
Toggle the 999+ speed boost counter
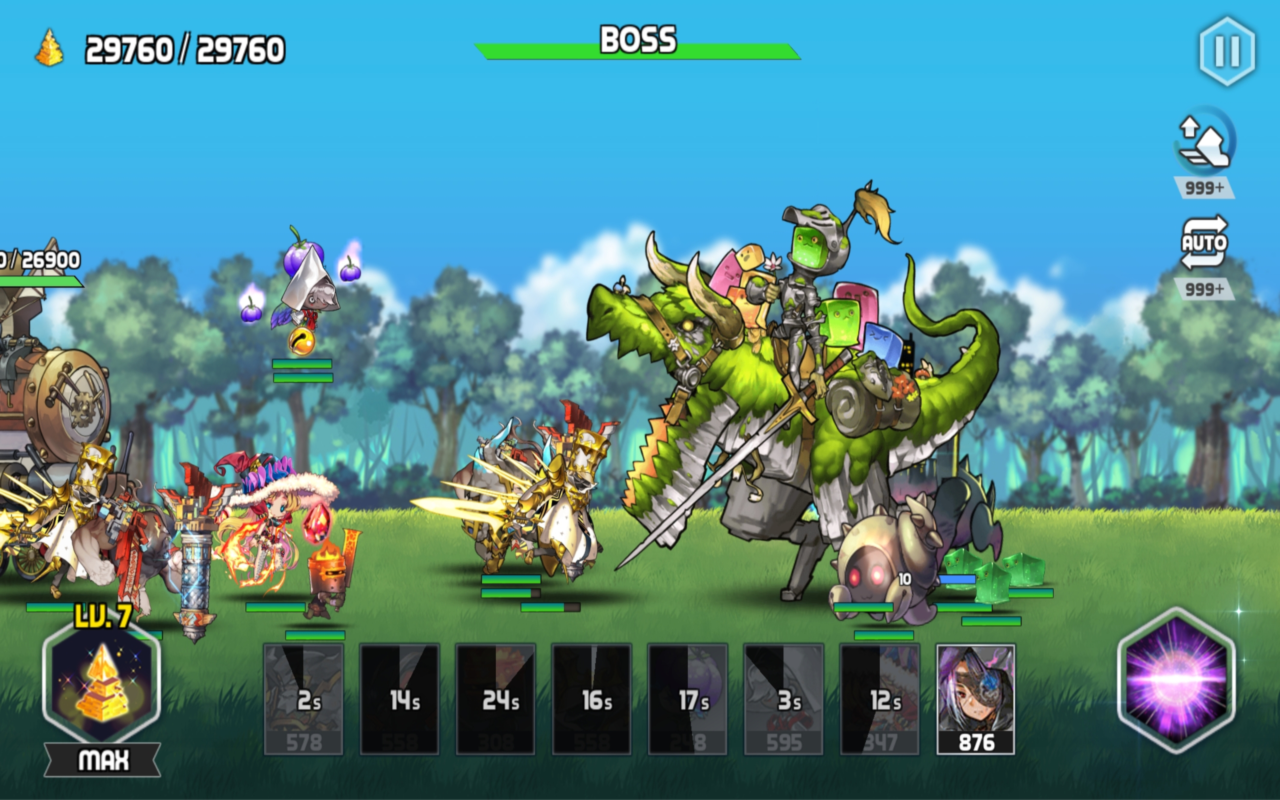pyautogui.click(x=1205, y=186)
